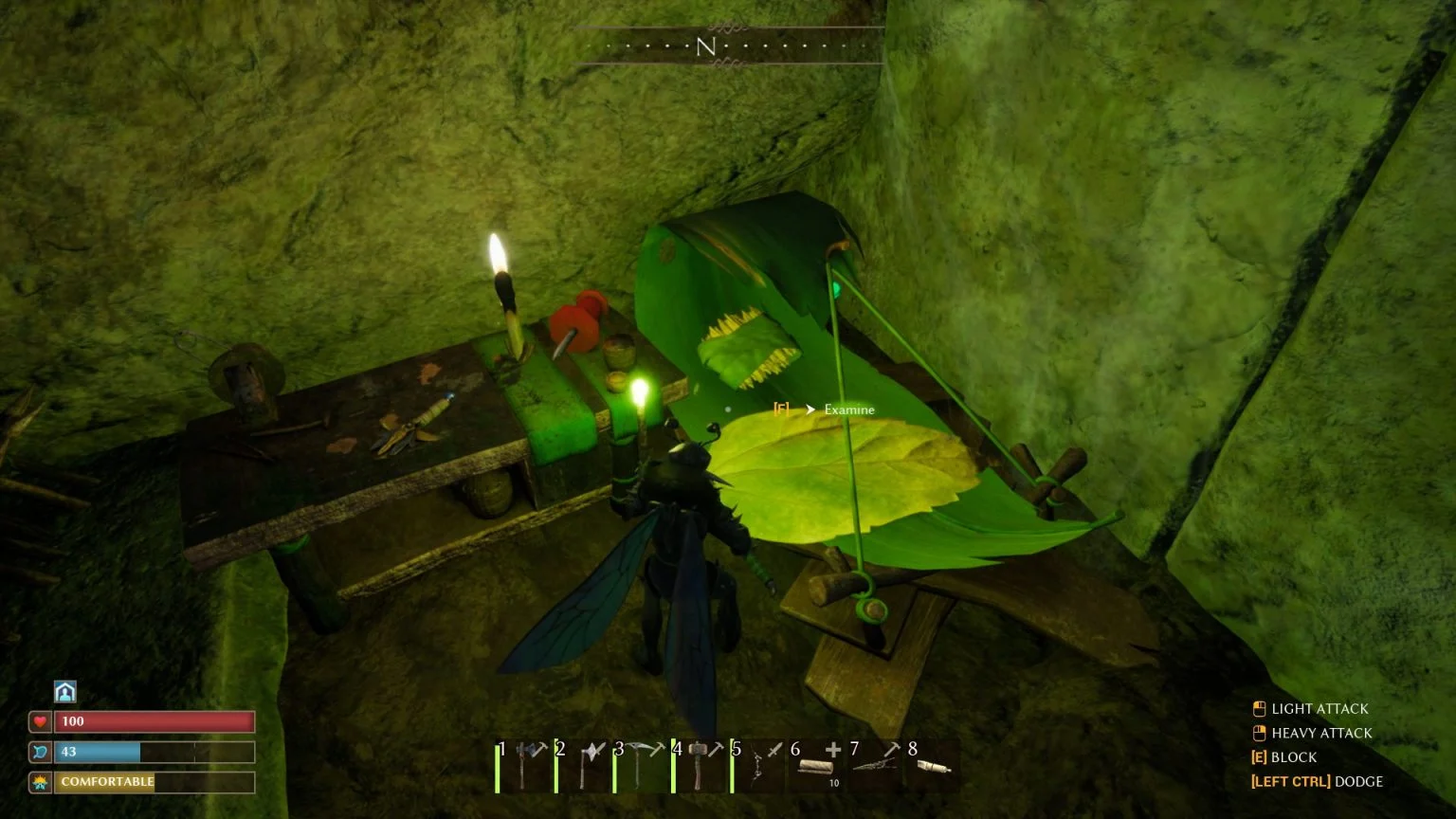Select the axe in hotbar slot 1

coord(525,766)
